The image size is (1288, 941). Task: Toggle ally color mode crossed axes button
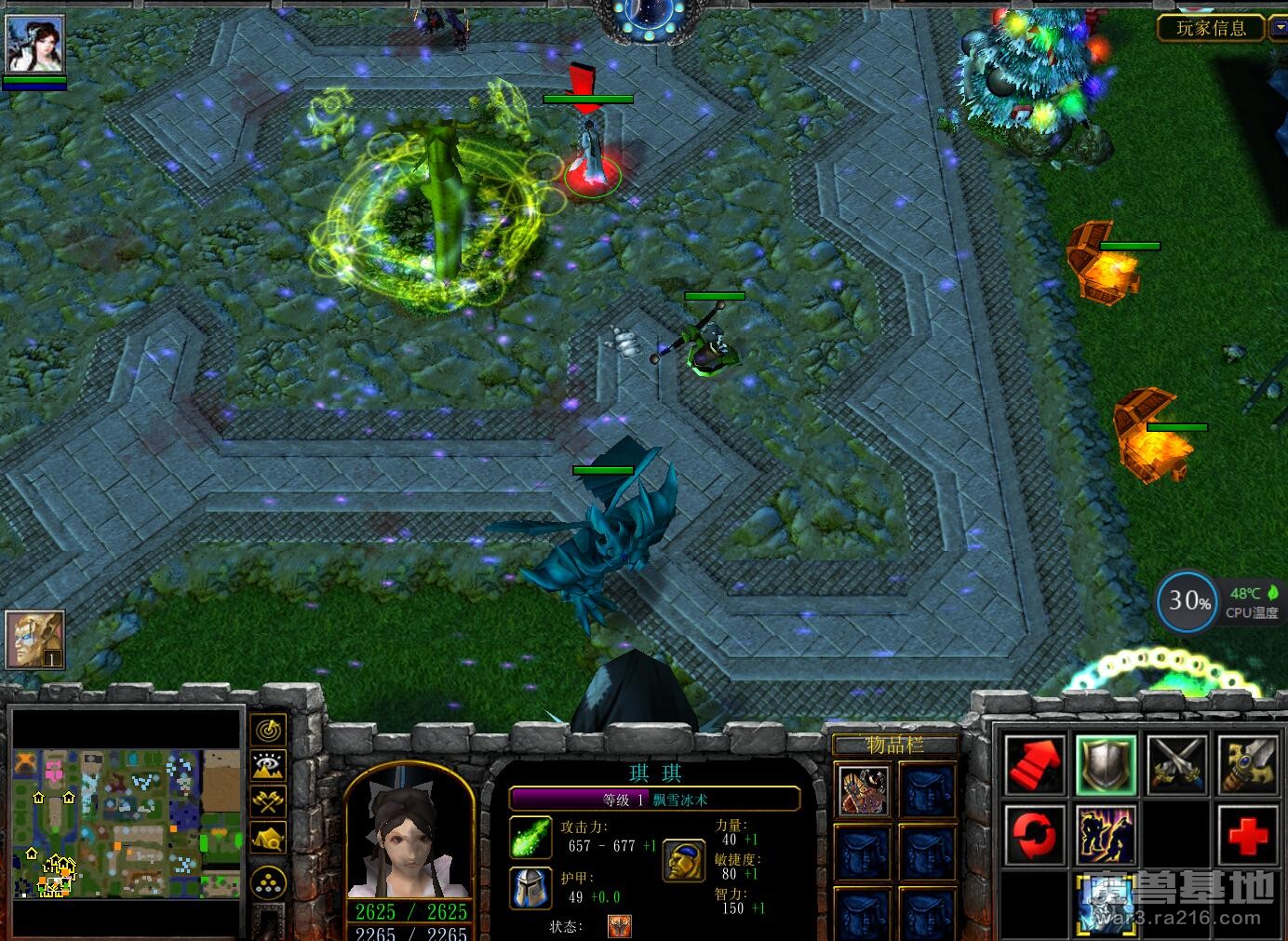click(x=269, y=800)
